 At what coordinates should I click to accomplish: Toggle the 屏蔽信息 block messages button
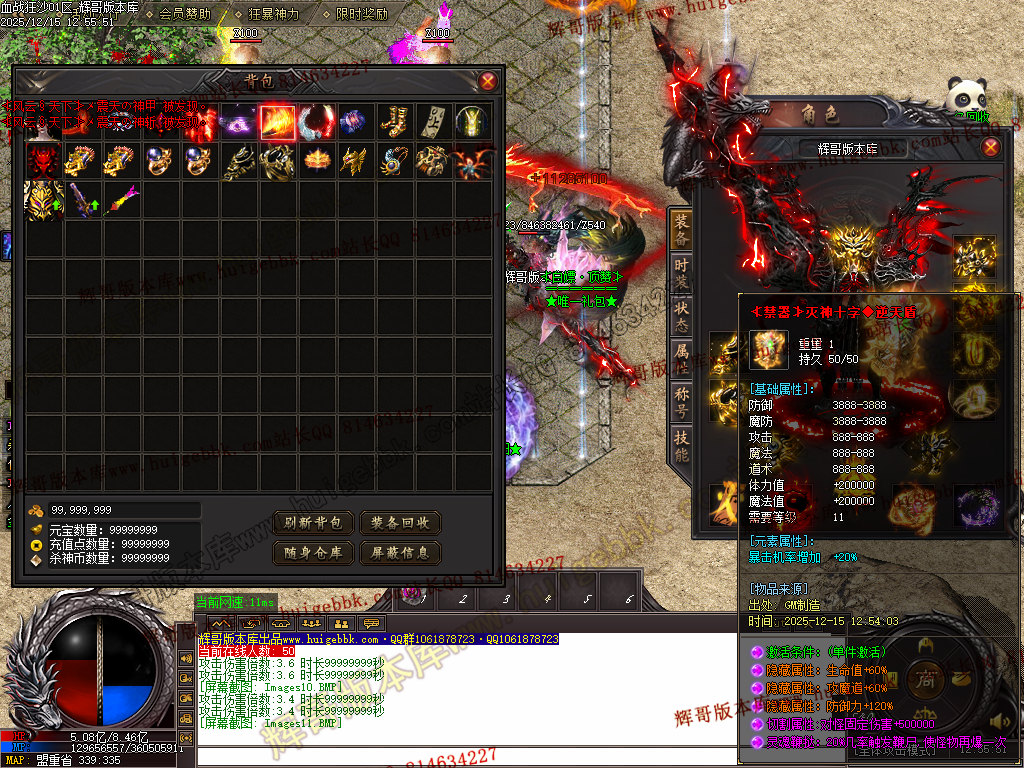pyautogui.click(x=400, y=552)
